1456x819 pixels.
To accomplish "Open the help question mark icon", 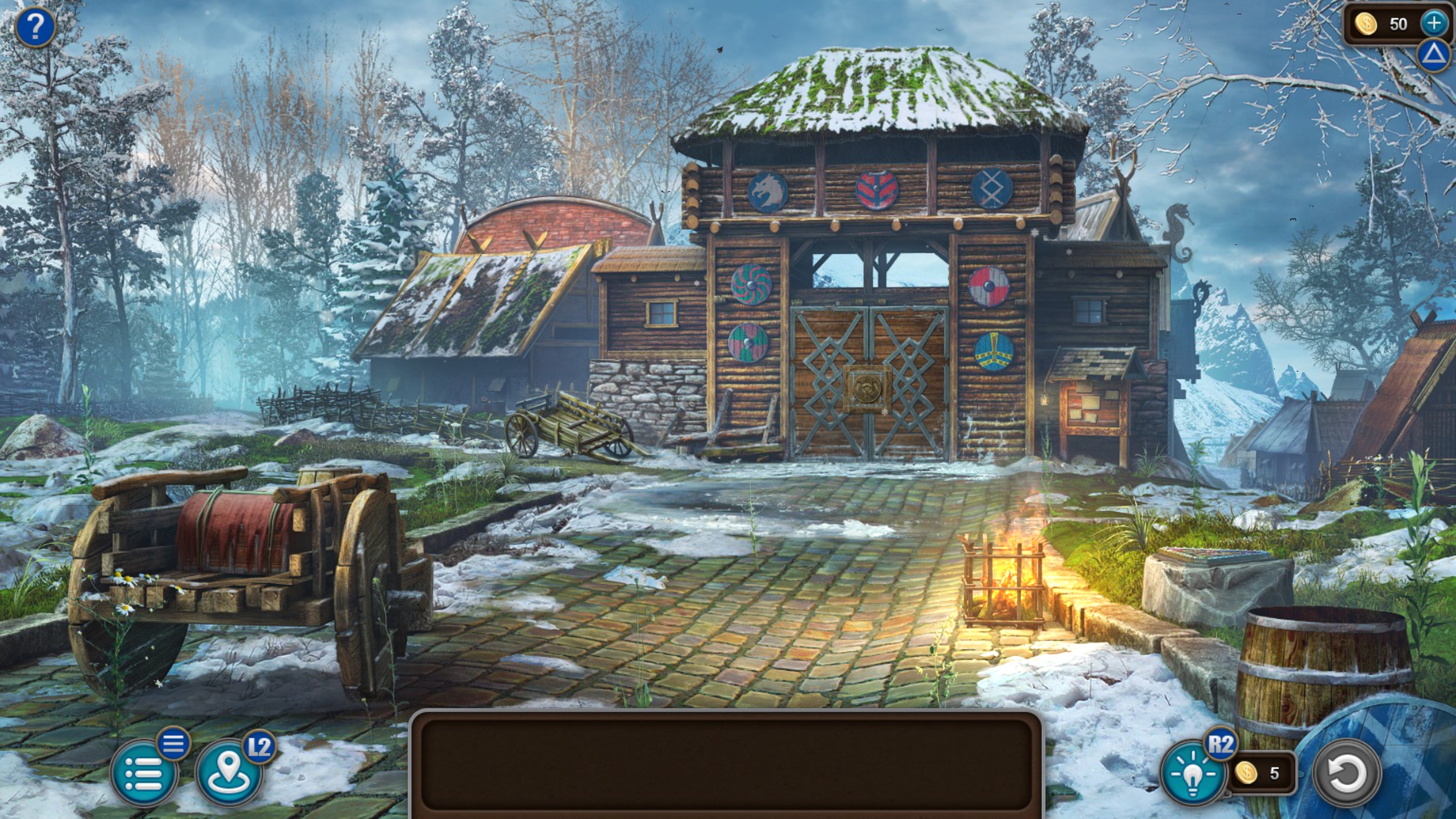I will pyautogui.click(x=36, y=27).
